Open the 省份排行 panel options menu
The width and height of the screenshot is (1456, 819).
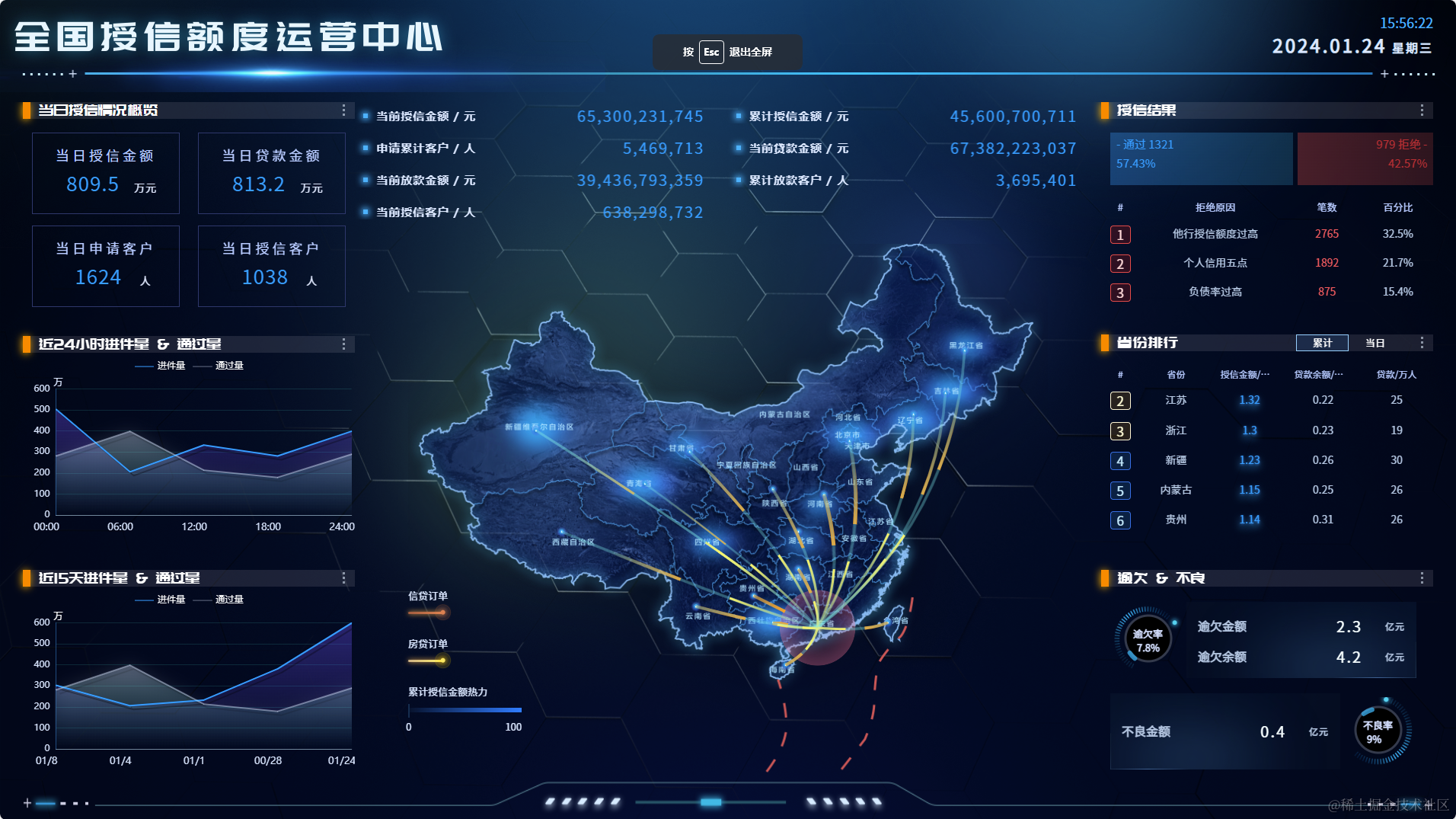click(x=1422, y=343)
